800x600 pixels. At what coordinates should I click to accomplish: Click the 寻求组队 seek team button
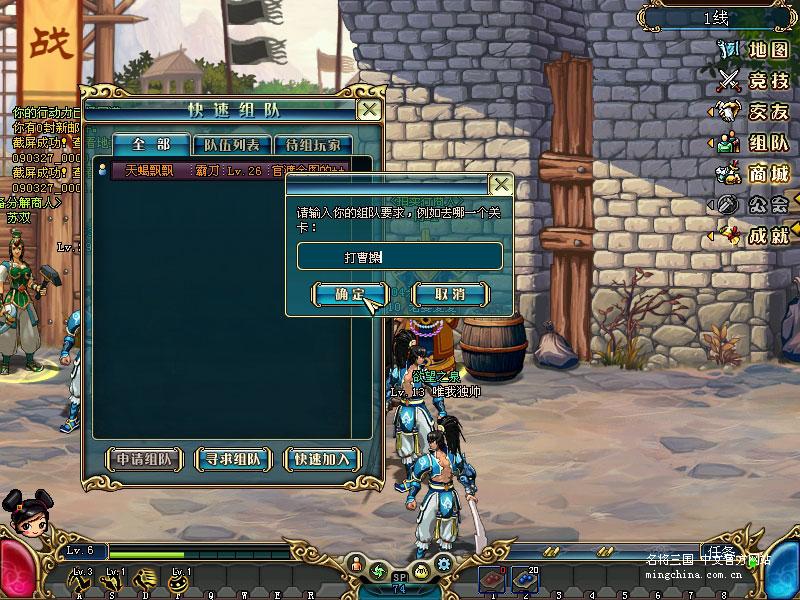click(x=233, y=459)
